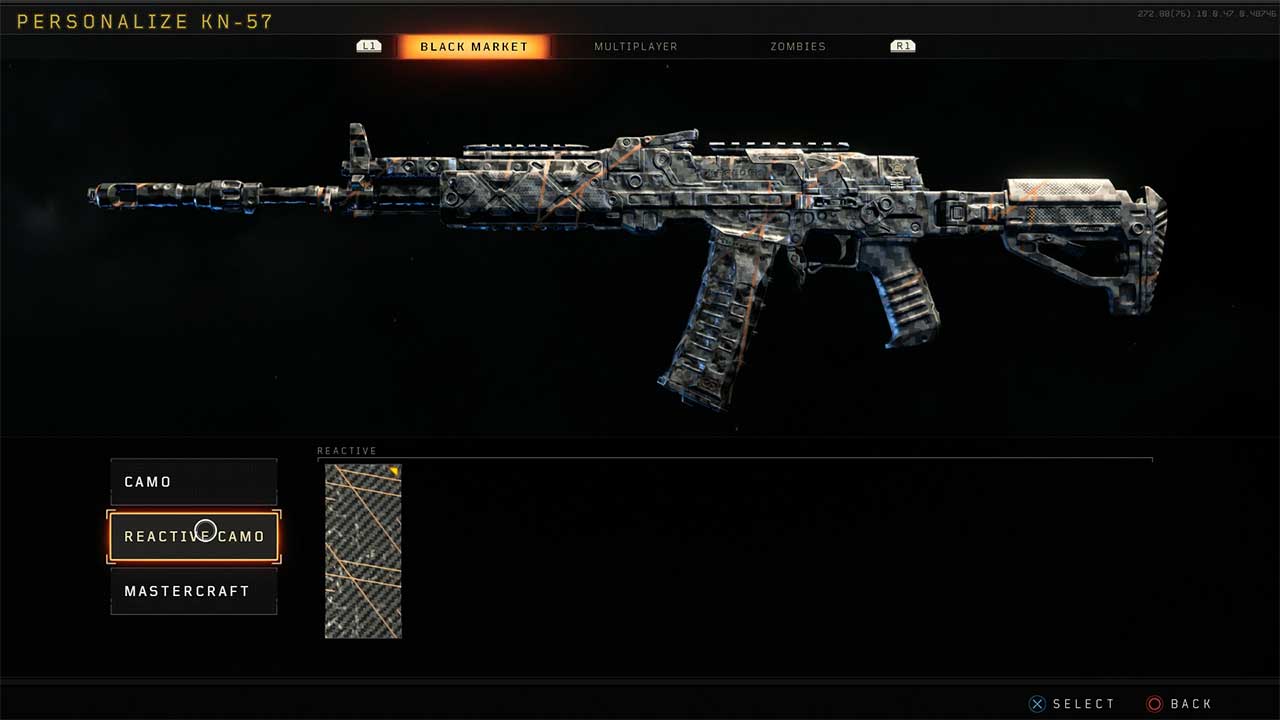The width and height of the screenshot is (1280, 720).
Task: Switch to the Zombies tab
Action: 797,47
